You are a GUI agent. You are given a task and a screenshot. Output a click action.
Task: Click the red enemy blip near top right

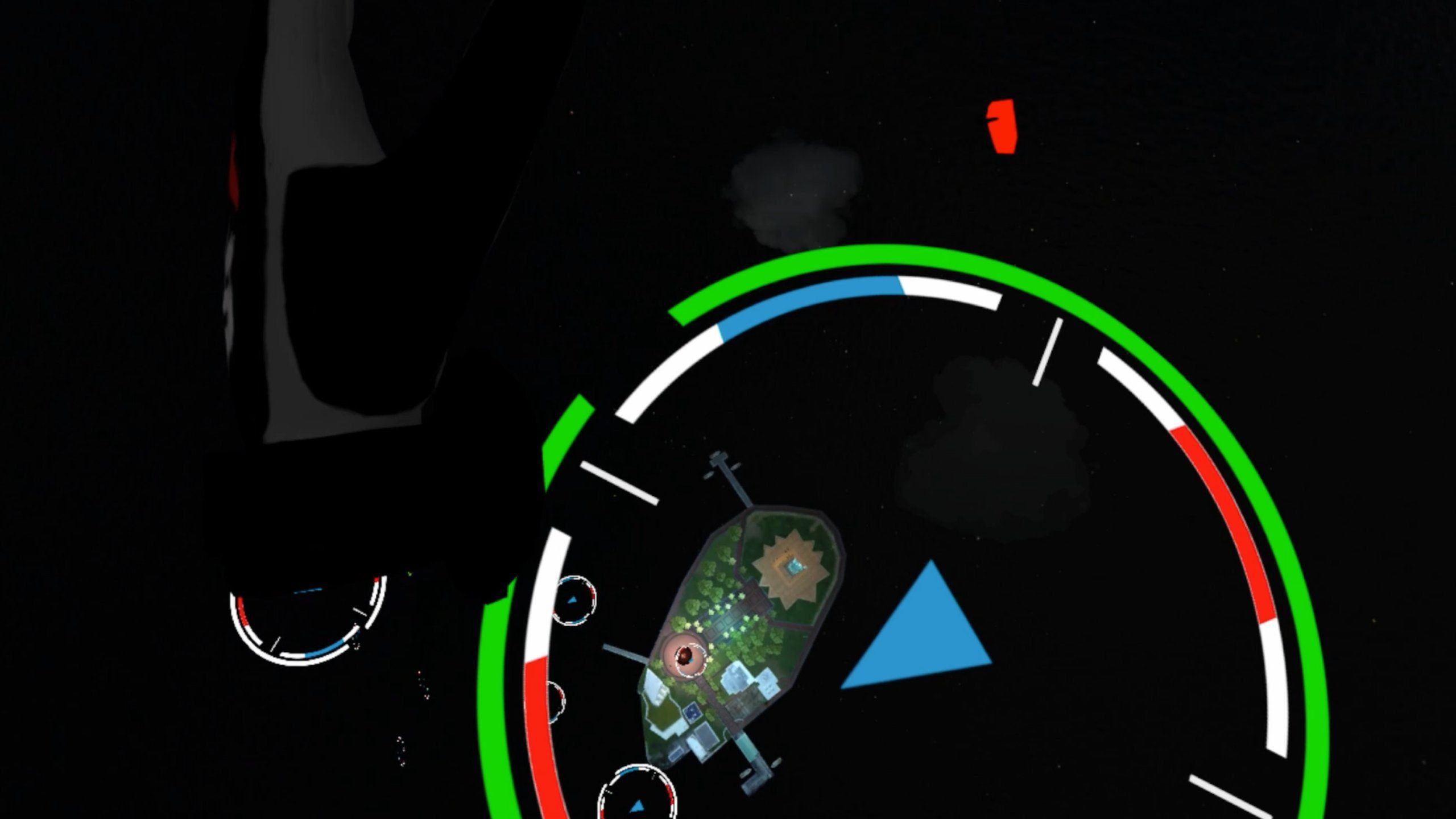click(1002, 126)
